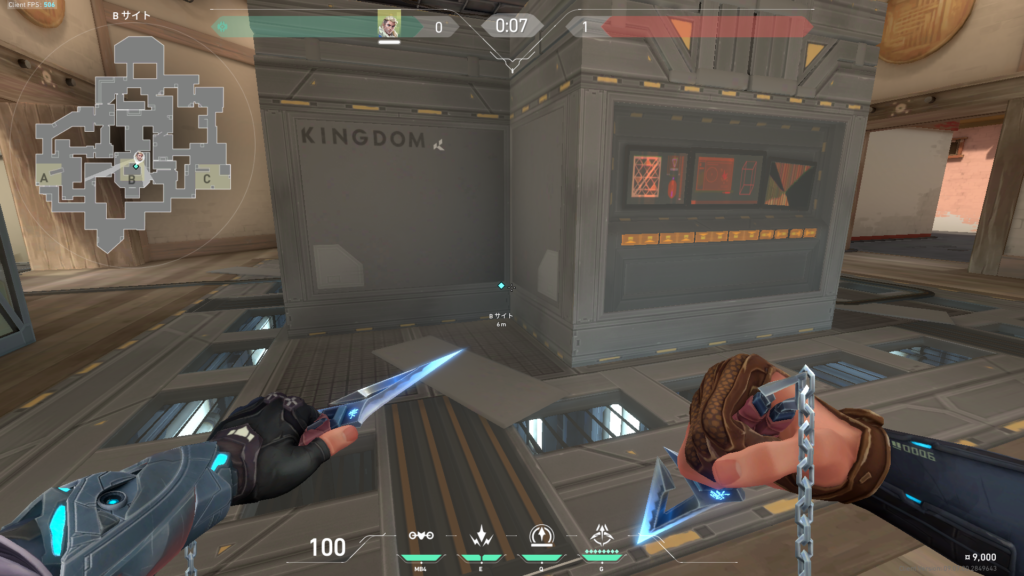Activate the Blade Storm ultimate icon

click(x=603, y=537)
